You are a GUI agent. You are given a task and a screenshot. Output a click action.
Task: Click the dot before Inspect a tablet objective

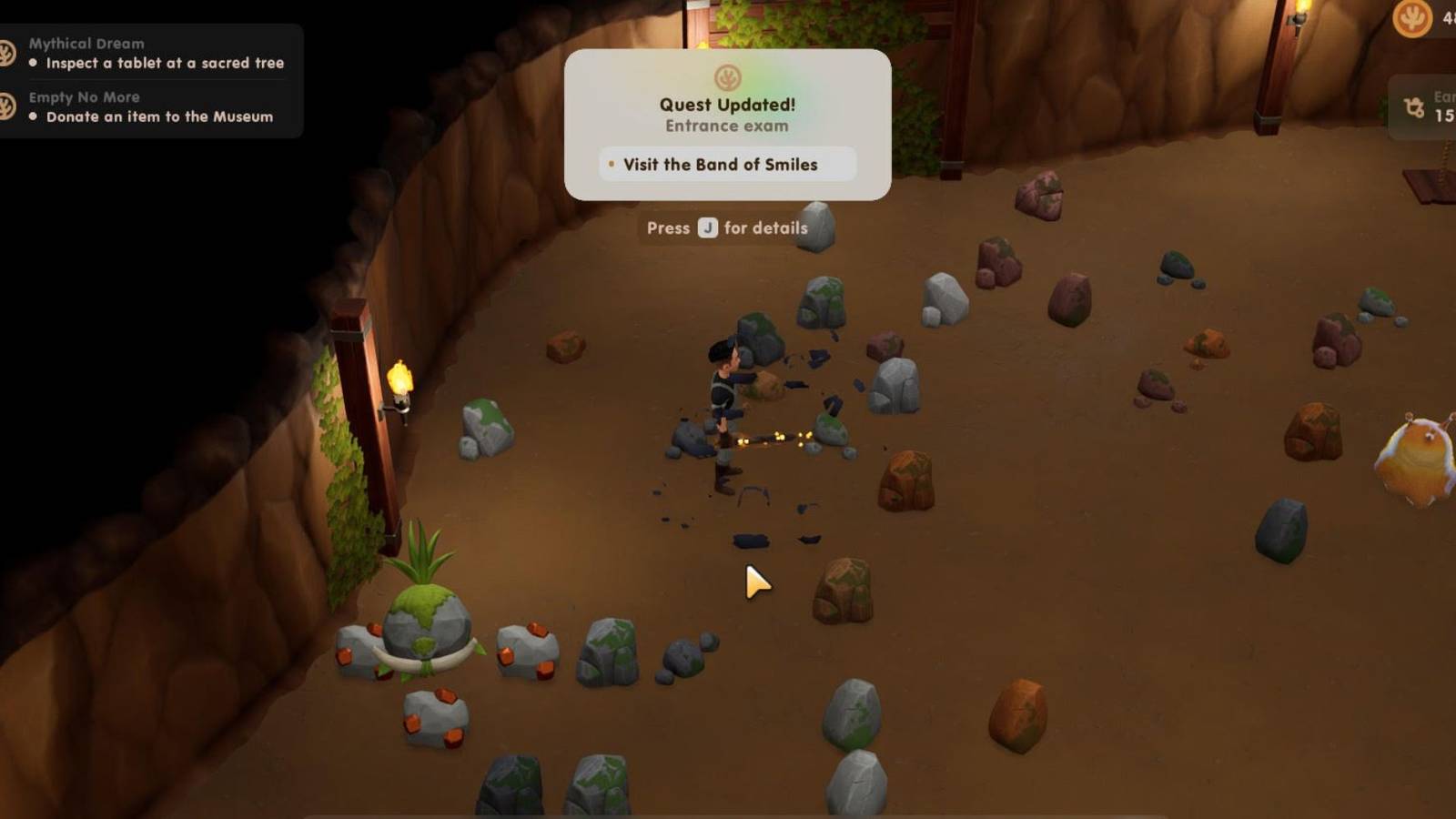tap(31, 64)
